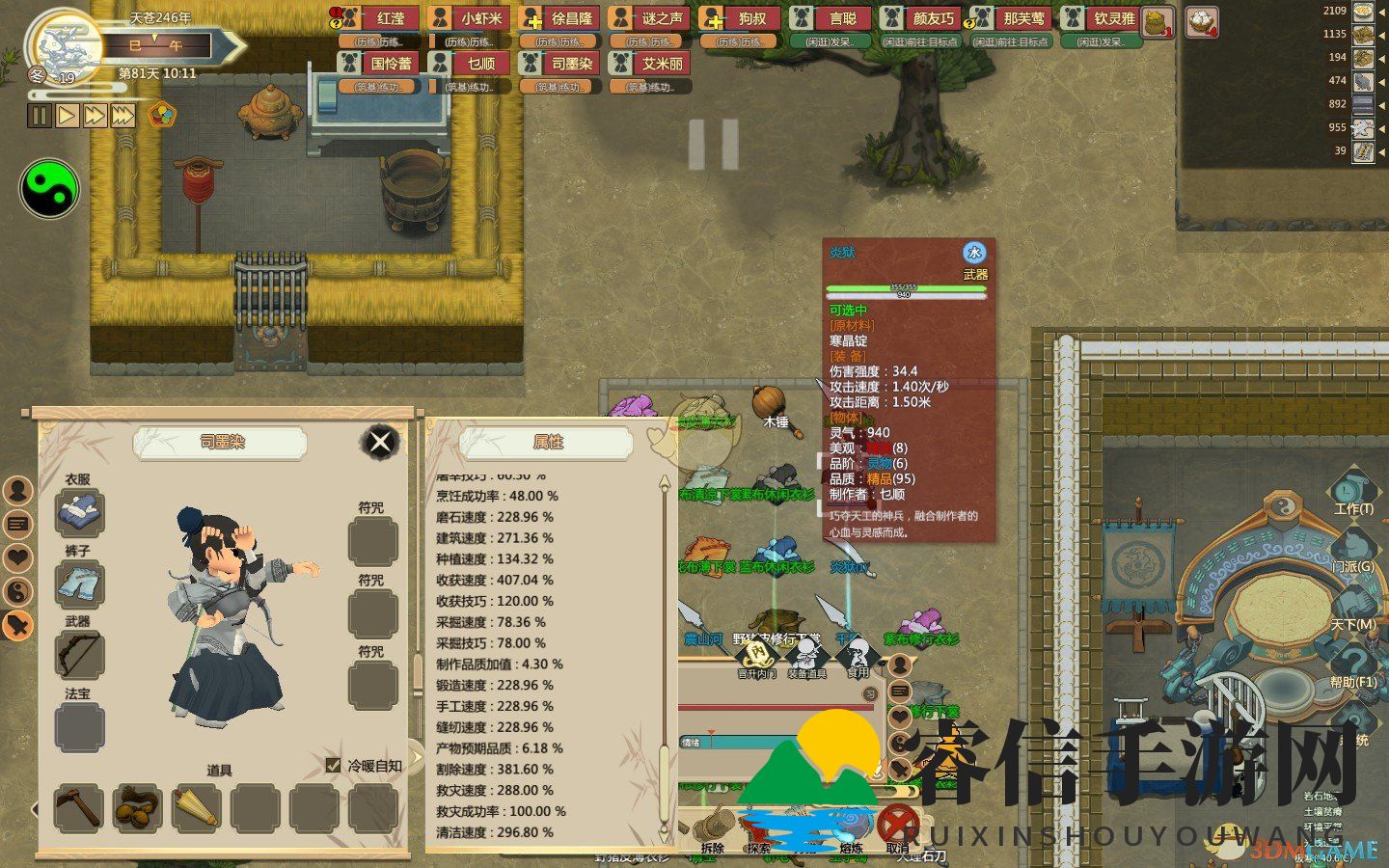Select disciple 小虾米 from the roster
Image resolution: width=1389 pixels, height=868 pixels.
pyautogui.click(x=470, y=19)
